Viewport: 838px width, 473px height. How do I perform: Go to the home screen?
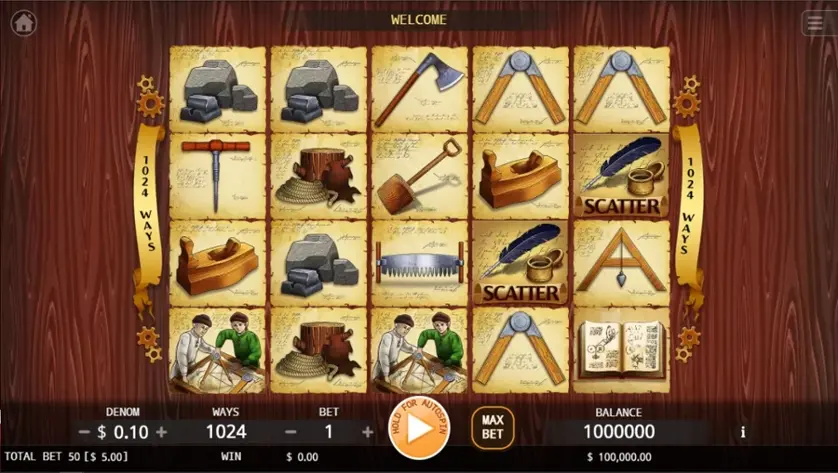coord(24,22)
